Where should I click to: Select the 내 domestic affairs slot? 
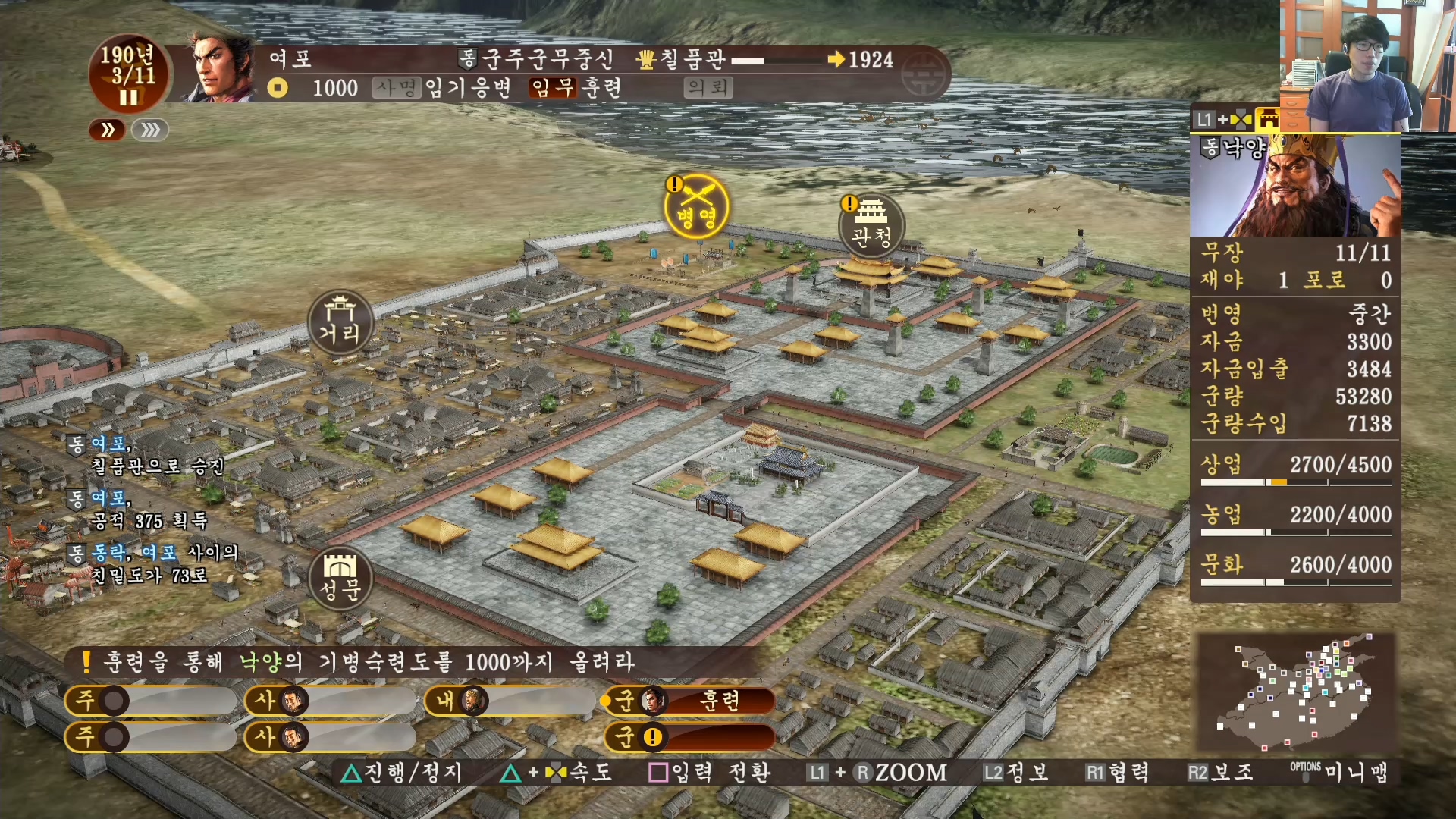pos(510,700)
